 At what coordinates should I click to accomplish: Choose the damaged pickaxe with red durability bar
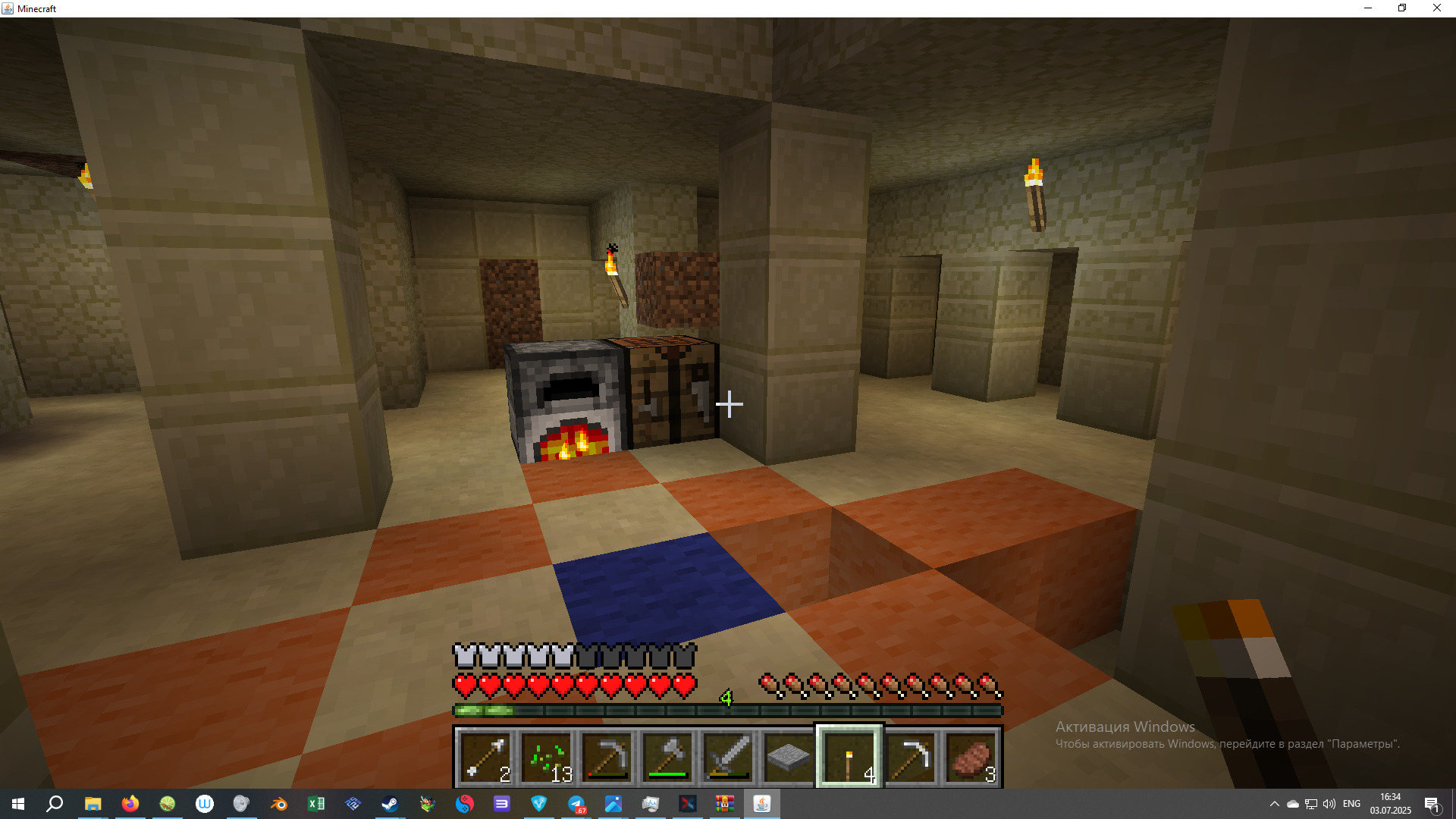click(x=607, y=758)
